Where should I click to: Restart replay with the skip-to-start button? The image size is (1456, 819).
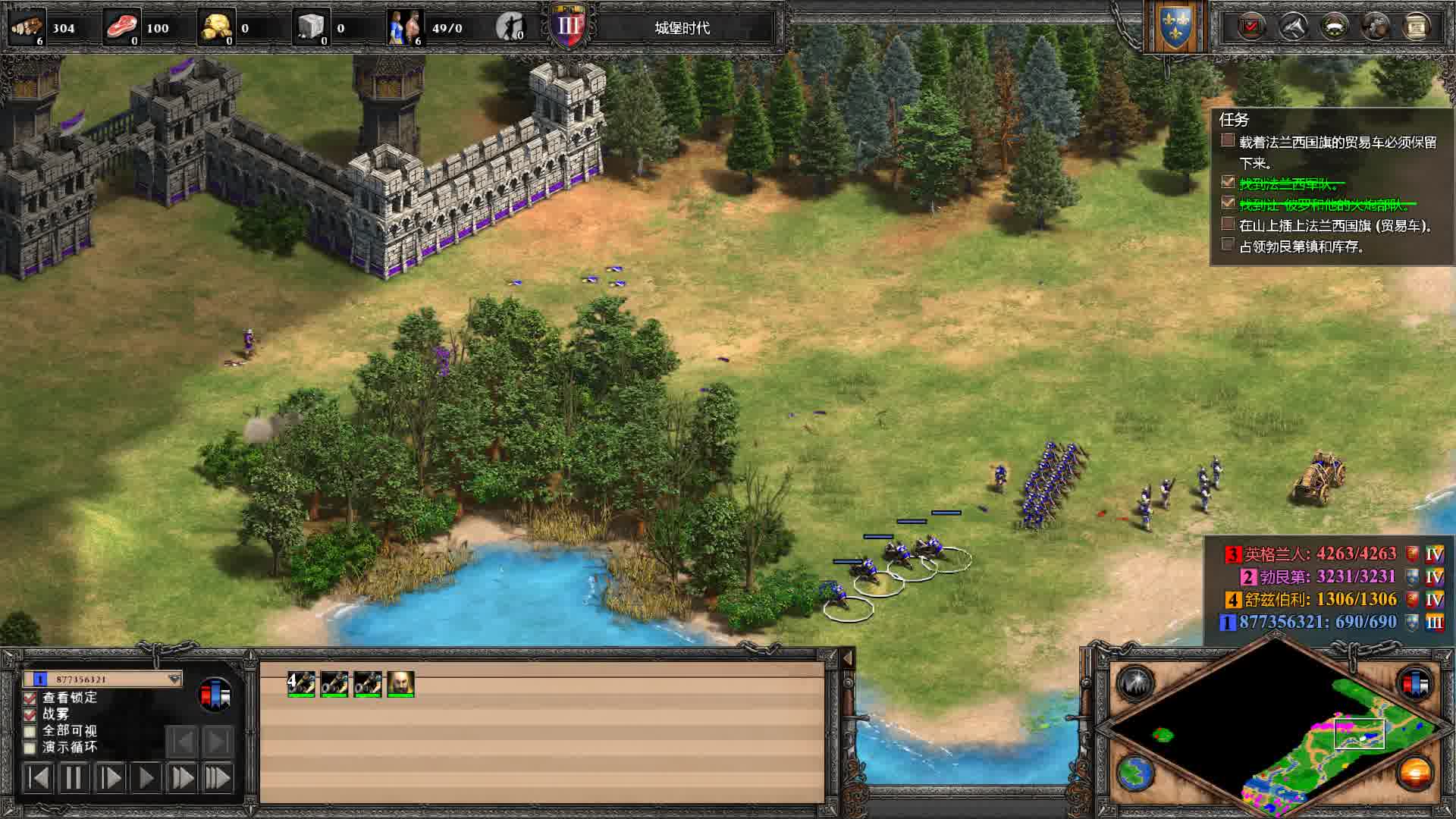pyautogui.click(x=37, y=778)
